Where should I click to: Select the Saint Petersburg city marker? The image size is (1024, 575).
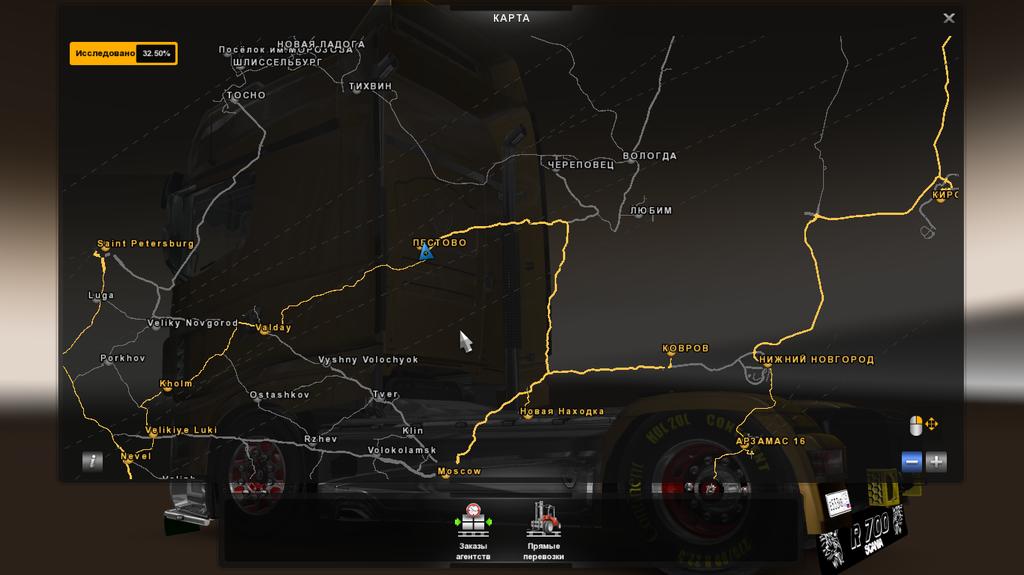click(101, 254)
